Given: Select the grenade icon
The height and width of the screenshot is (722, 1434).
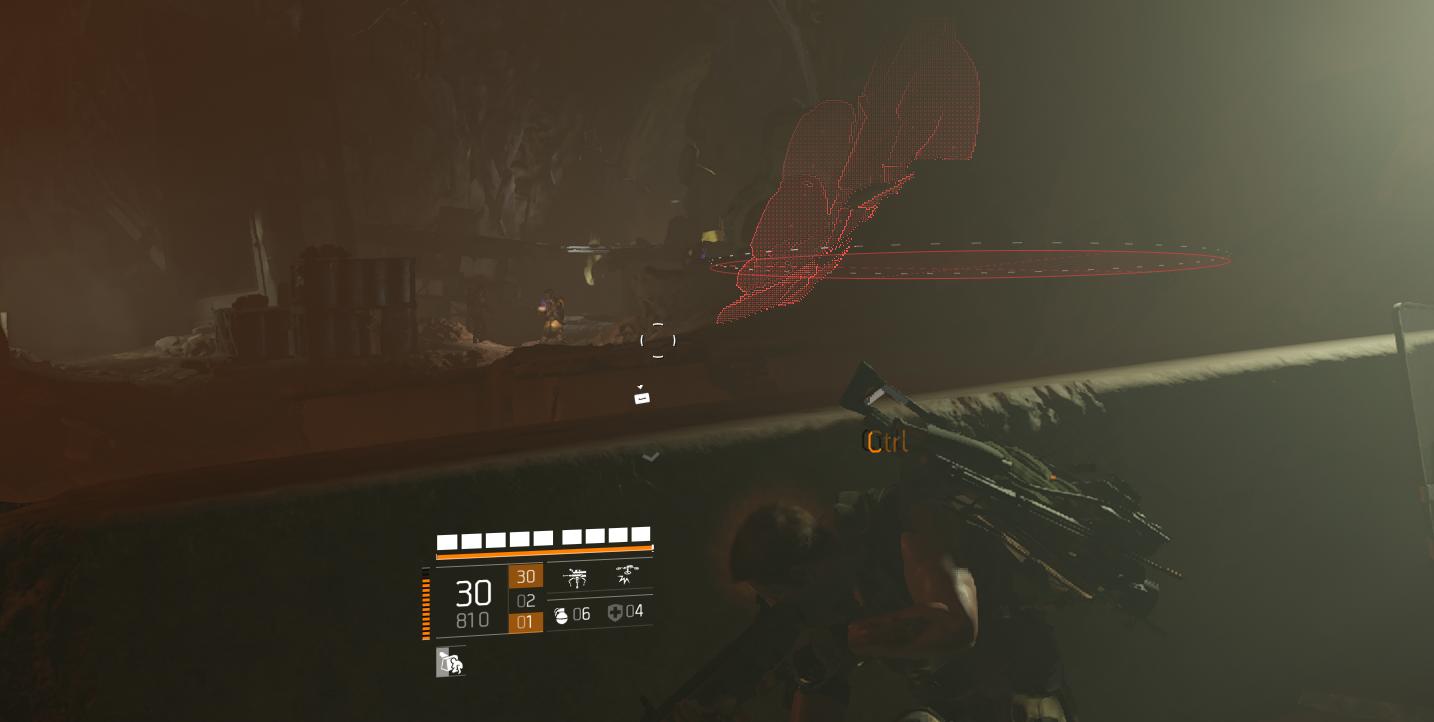Looking at the screenshot, I should [x=561, y=615].
